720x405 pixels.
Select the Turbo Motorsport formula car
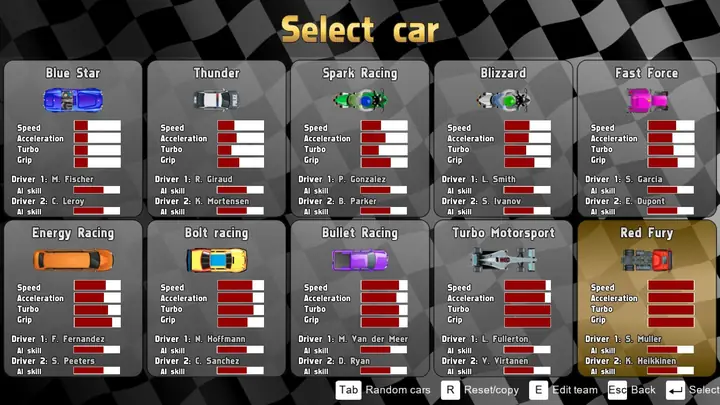coord(503,298)
